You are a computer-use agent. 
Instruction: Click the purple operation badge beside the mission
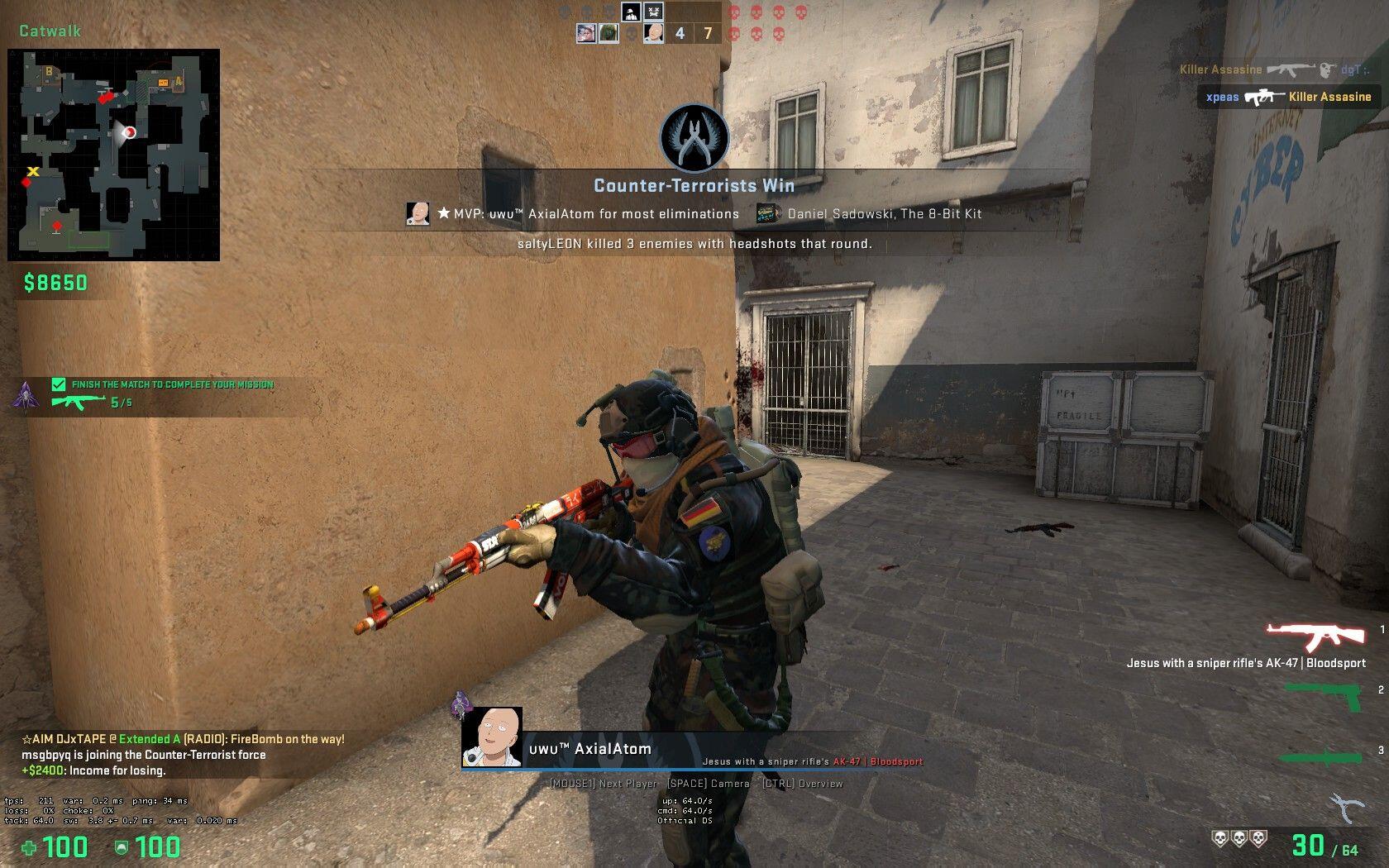(x=26, y=395)
